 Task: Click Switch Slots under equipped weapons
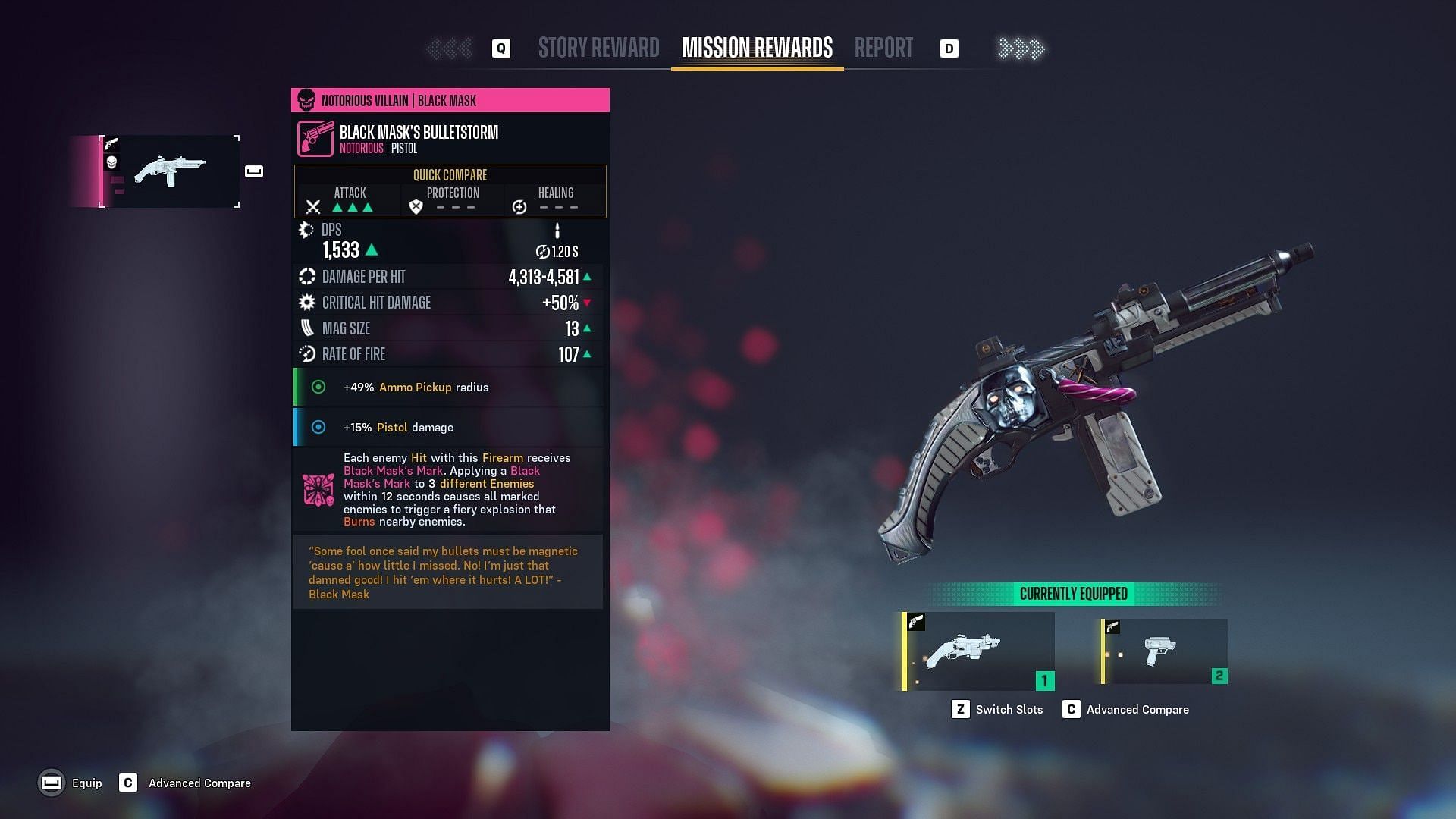996,710
